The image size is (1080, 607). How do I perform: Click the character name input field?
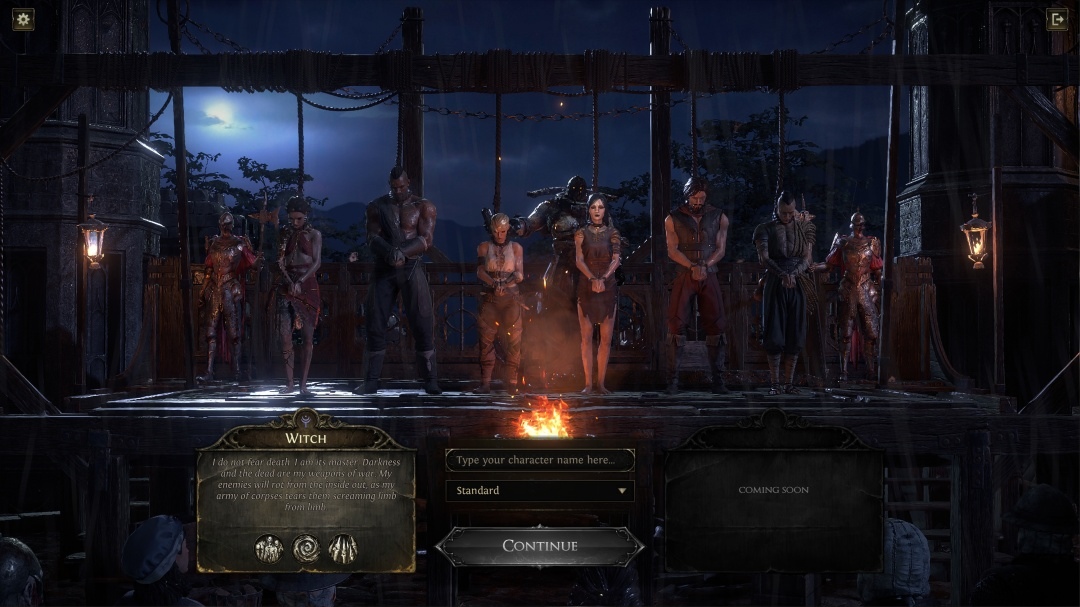tap(539, 460)
